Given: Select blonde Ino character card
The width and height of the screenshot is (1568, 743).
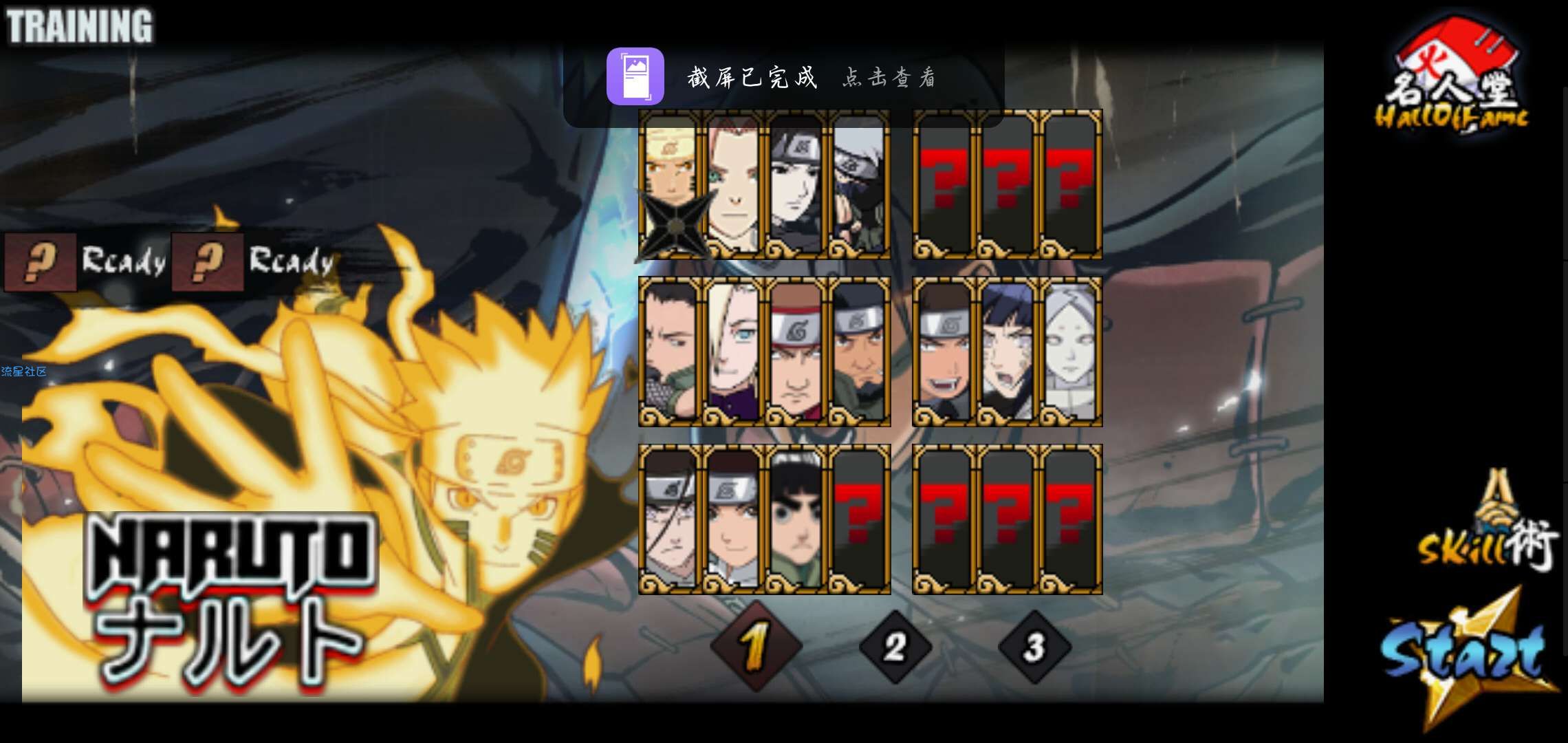Looking at the screenshot, I should [733, 352].
